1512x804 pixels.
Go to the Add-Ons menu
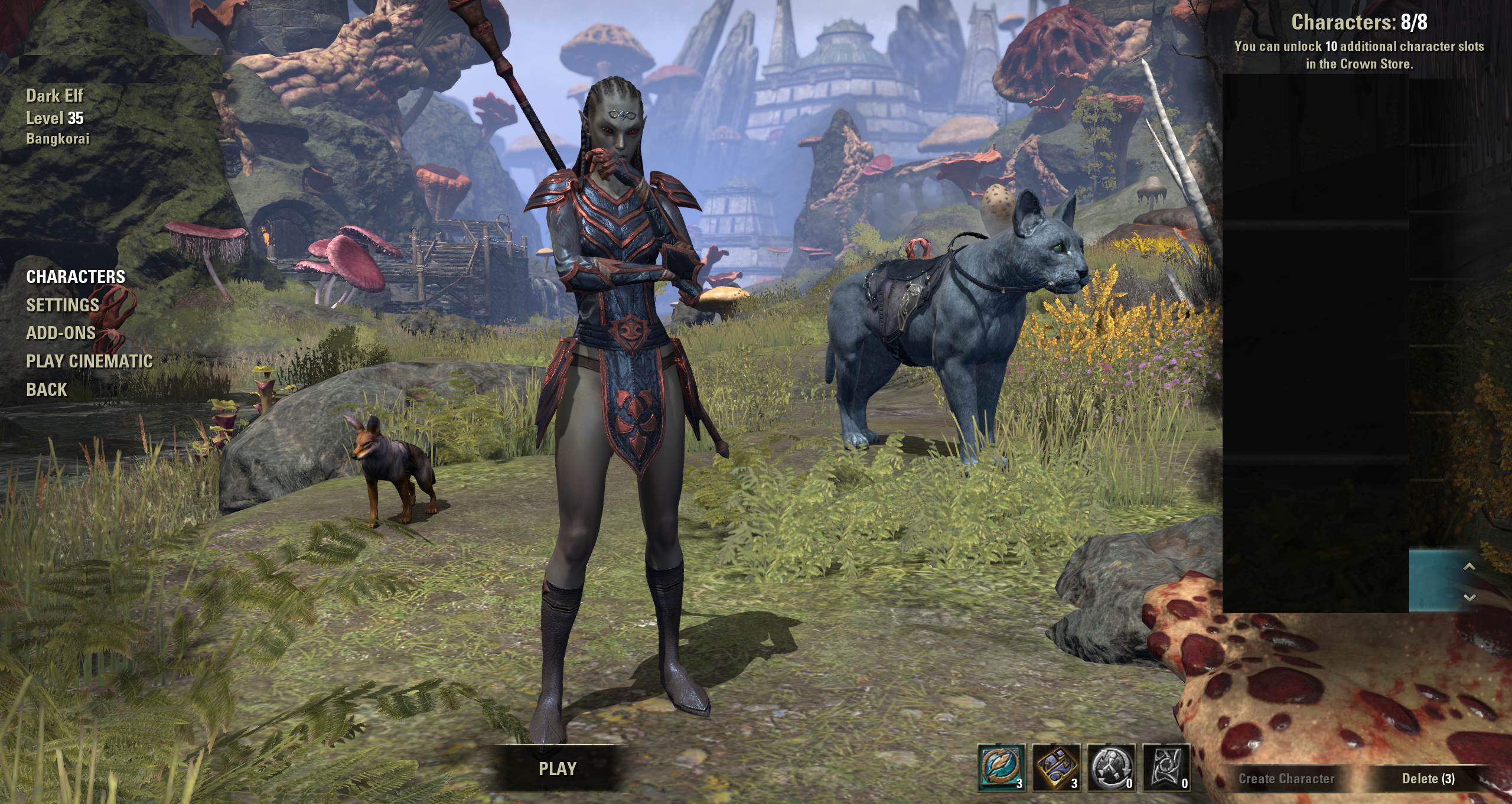tap(61, 333)
